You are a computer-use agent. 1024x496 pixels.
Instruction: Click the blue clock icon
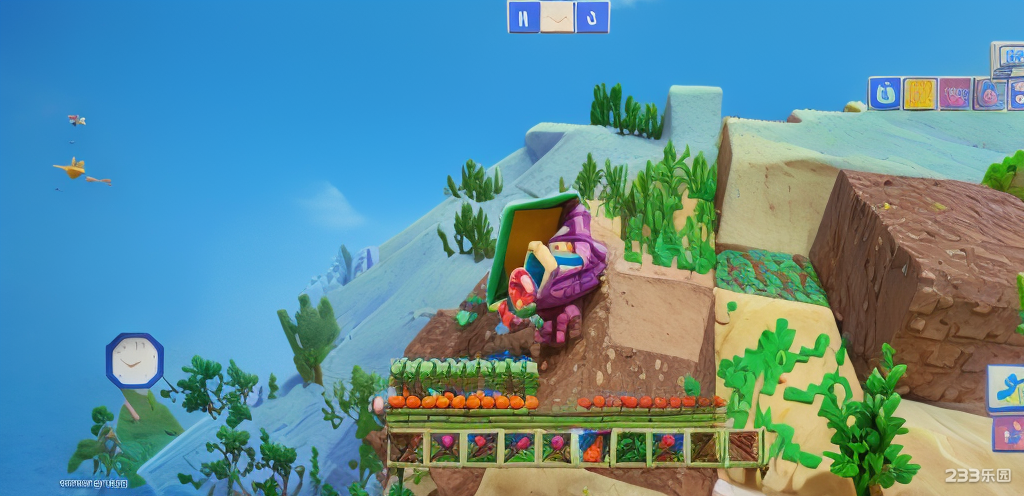pyautogui.click(x=134, y=360)
